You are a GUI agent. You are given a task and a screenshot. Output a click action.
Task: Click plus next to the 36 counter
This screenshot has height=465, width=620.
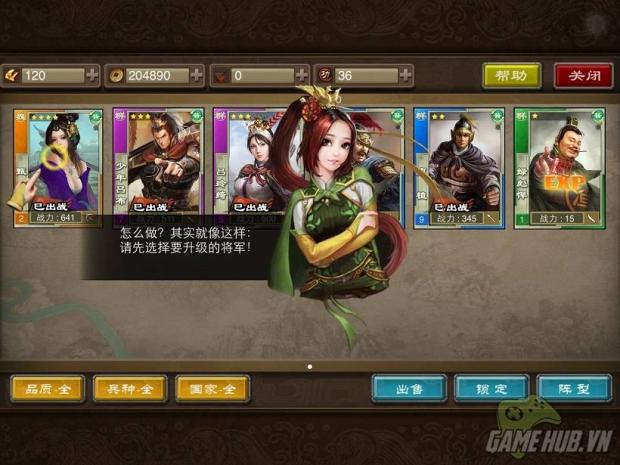click(405, 75)
